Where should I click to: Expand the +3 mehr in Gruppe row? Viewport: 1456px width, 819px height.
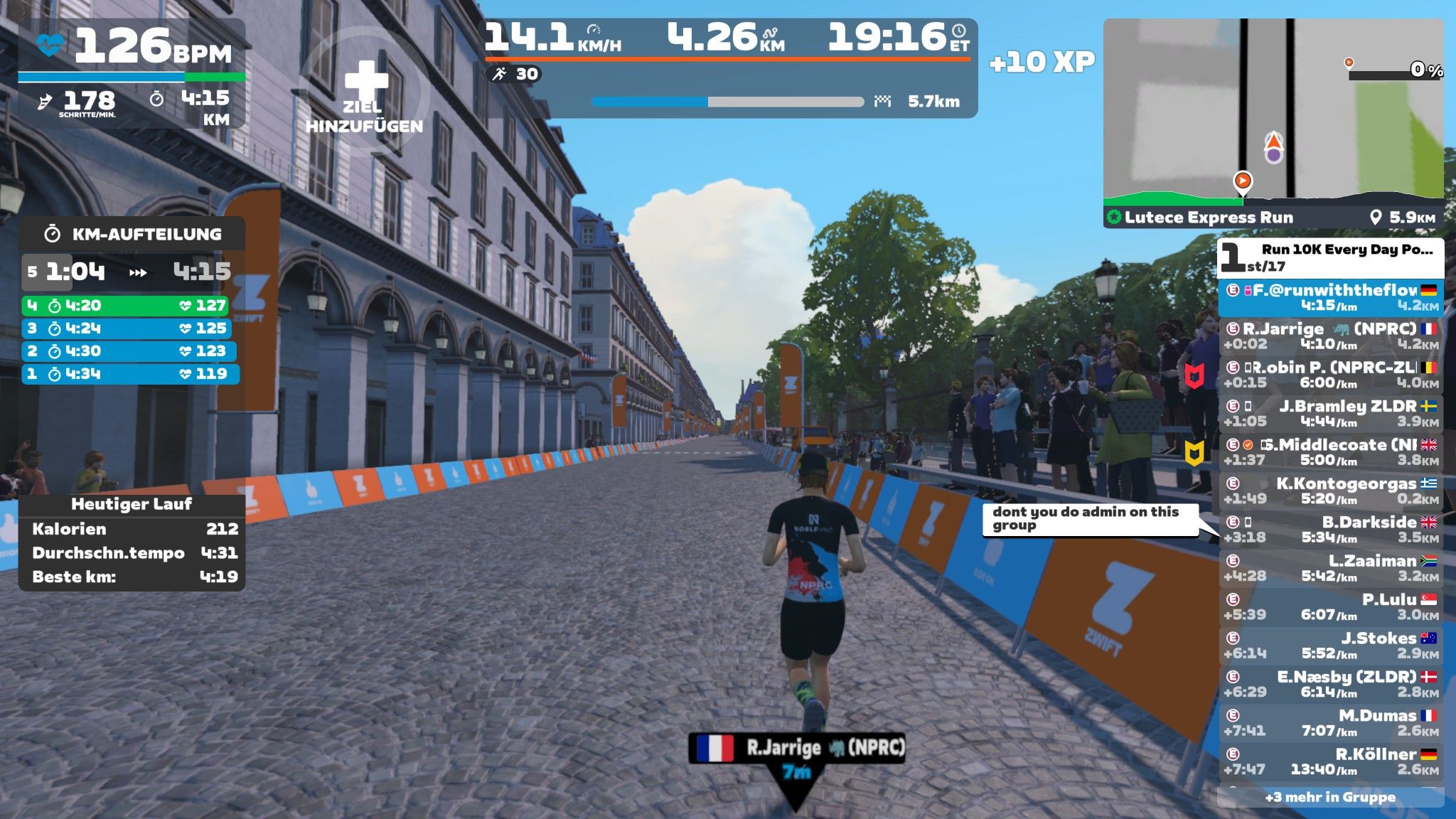point(1330,797)
